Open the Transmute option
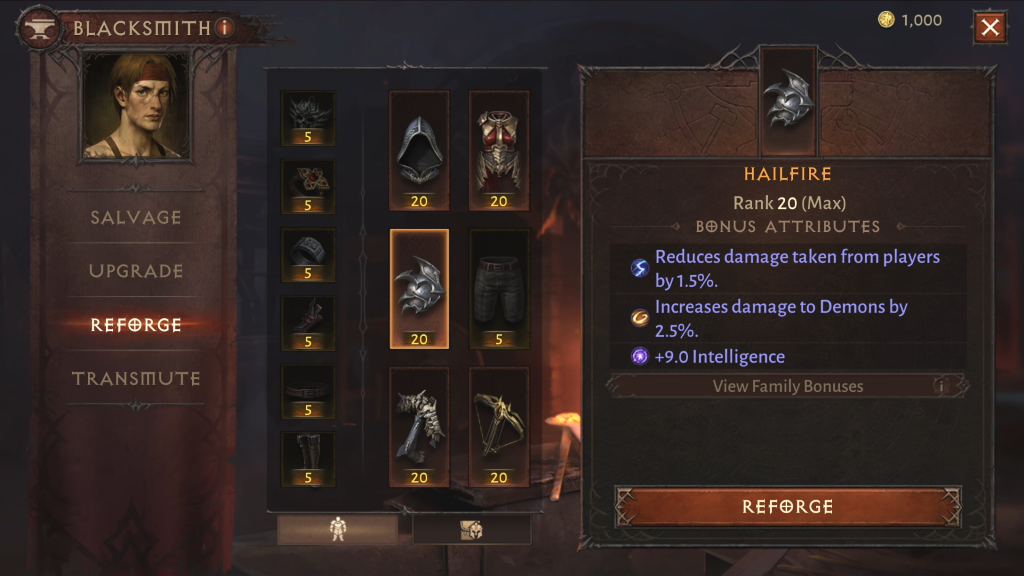Image resolution: width=1024 pixels, height=576 pixels. pos(136,379)
